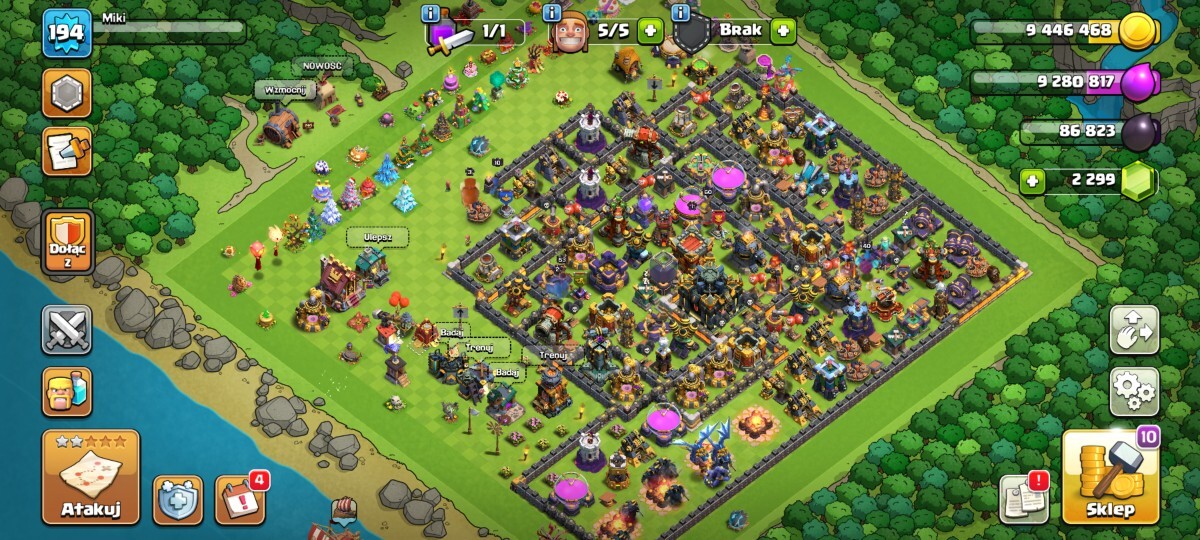Show info for the Brak shield status
The width and height of the screenshot is (1200, 540).
[x=681, y=13]
